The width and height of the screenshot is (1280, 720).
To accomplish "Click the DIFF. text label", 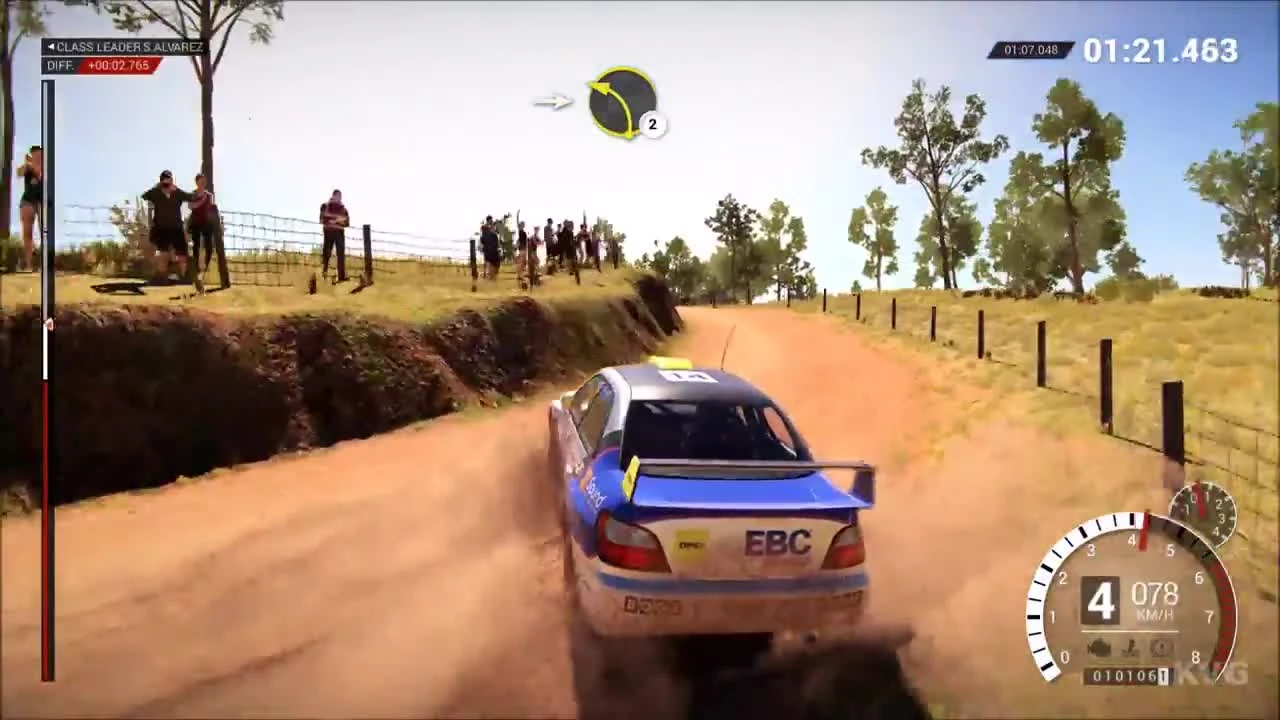I will [59, 64].
